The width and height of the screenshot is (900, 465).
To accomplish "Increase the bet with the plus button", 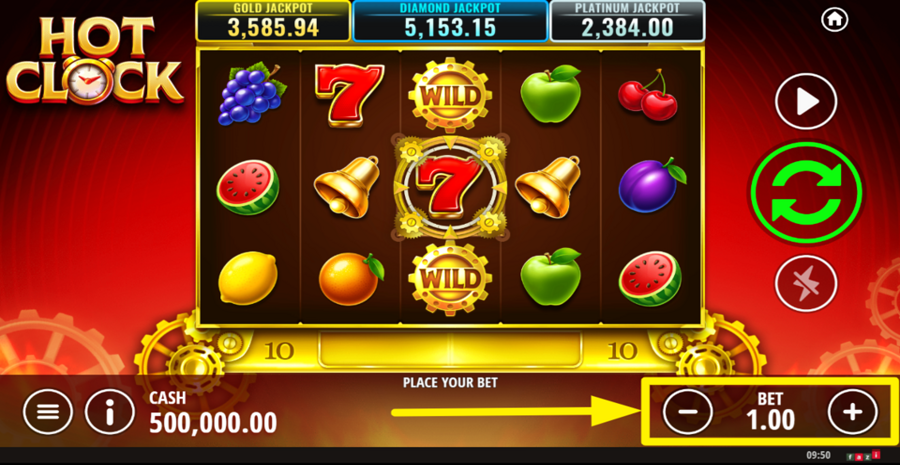I will pyautogui.click(x=852, y=411).
